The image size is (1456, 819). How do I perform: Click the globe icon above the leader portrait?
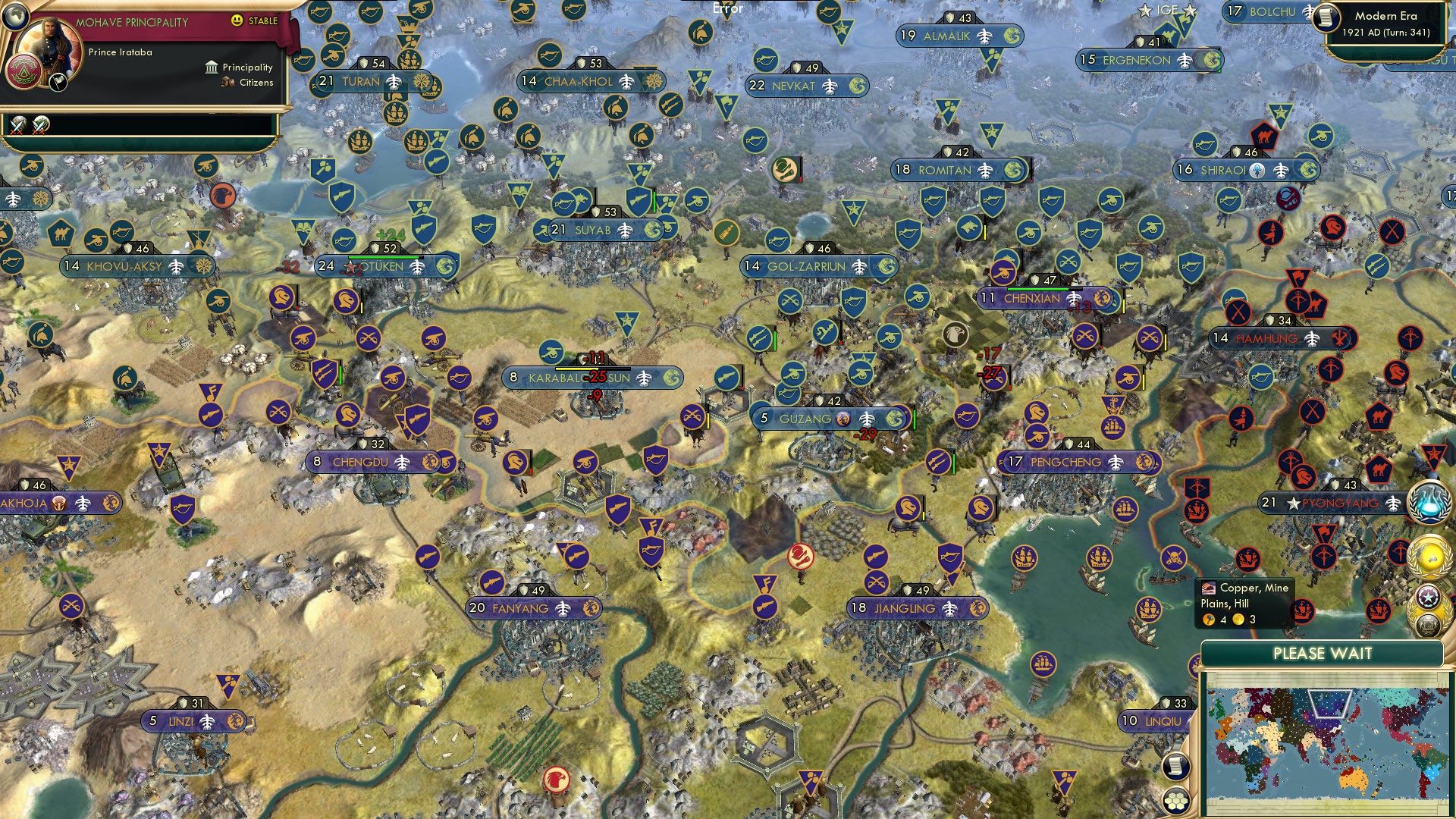click(x=15, y=17)
